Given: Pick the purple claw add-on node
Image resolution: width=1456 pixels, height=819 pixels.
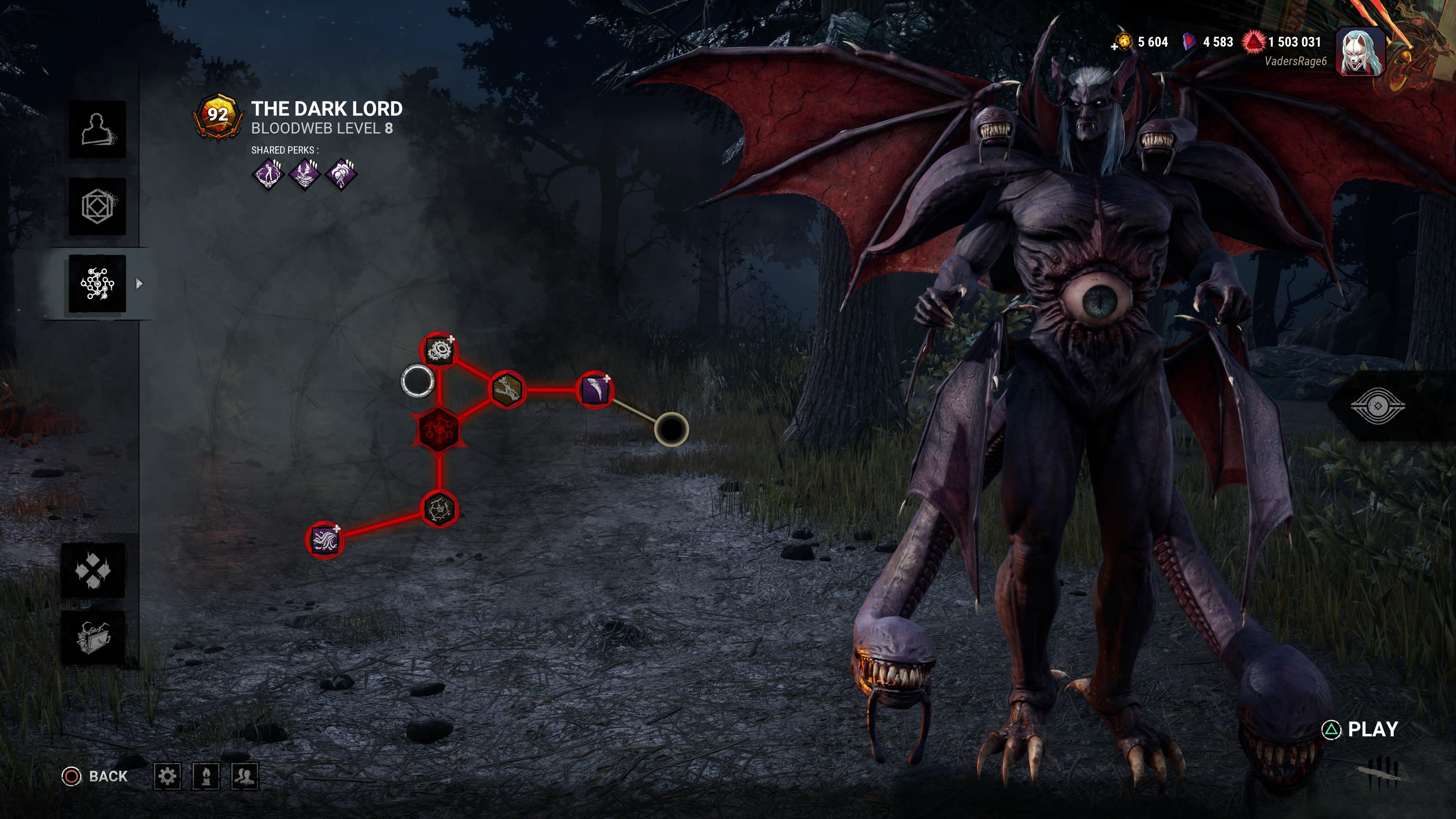Looking at the screenshot, I should click(x=595, y=389).
